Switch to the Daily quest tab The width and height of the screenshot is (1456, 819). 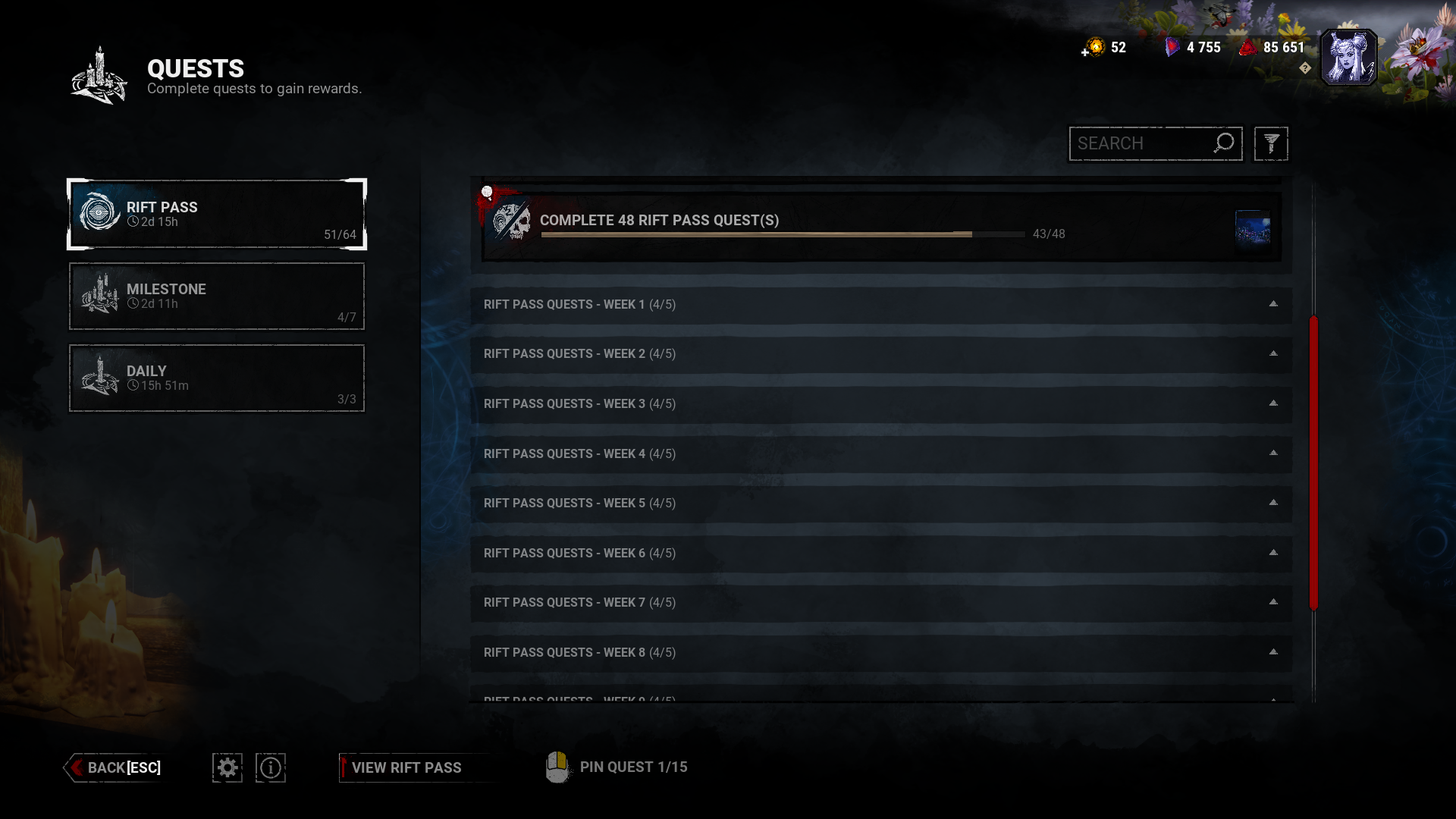216,378
